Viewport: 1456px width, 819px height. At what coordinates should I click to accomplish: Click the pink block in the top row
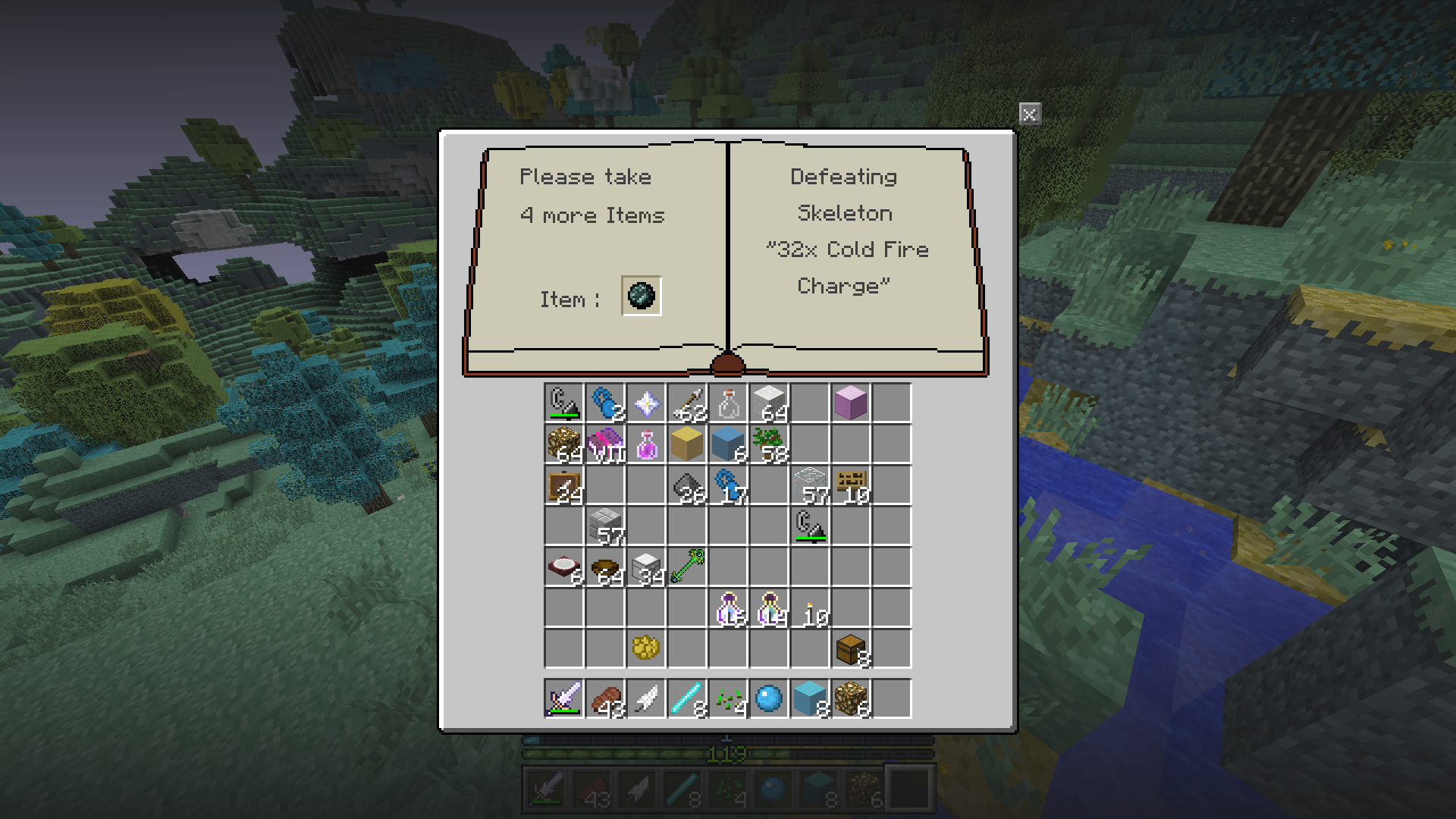(851, 403)
